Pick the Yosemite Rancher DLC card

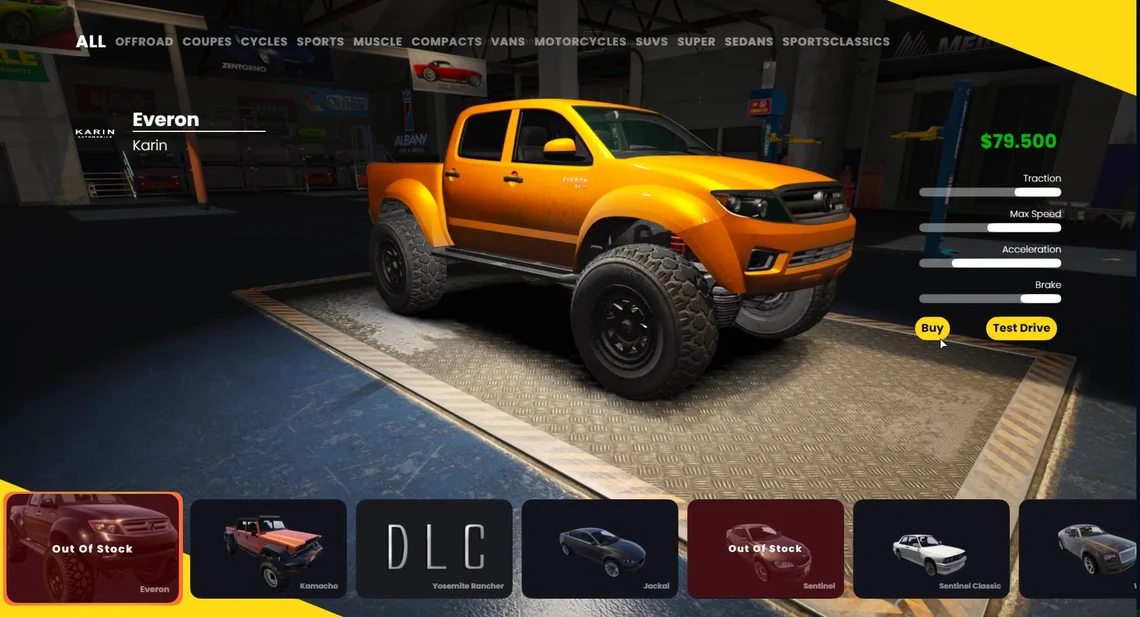(434, 548)
